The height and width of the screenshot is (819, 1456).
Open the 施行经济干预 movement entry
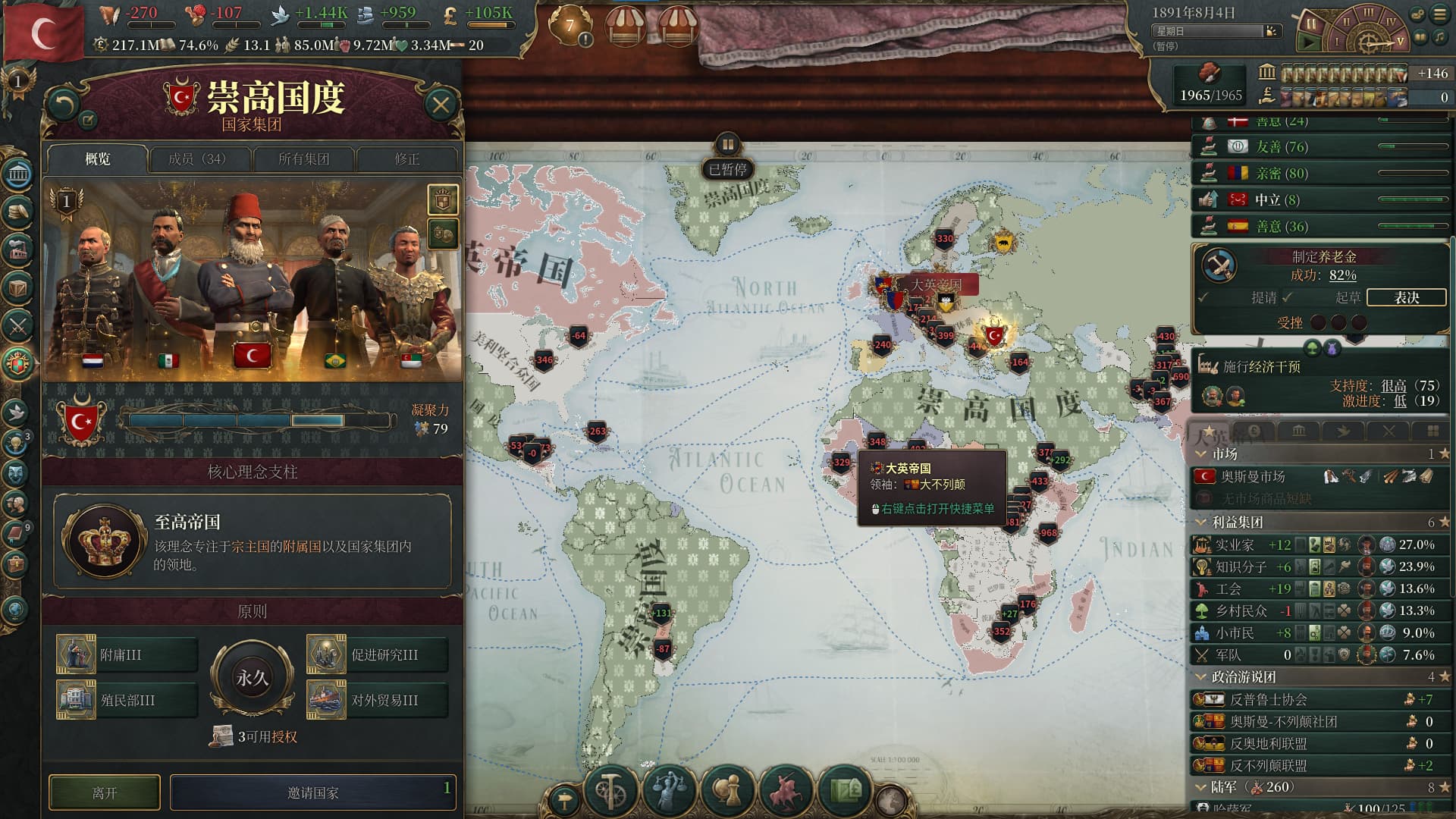tap(1262, 366)
